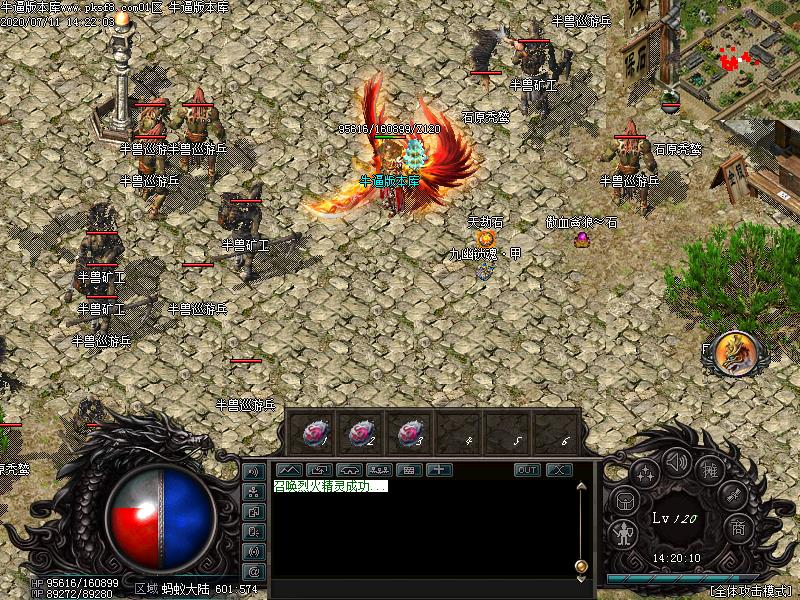
Task: Open the bag inventory round button
Action: [x=624, y=502]
